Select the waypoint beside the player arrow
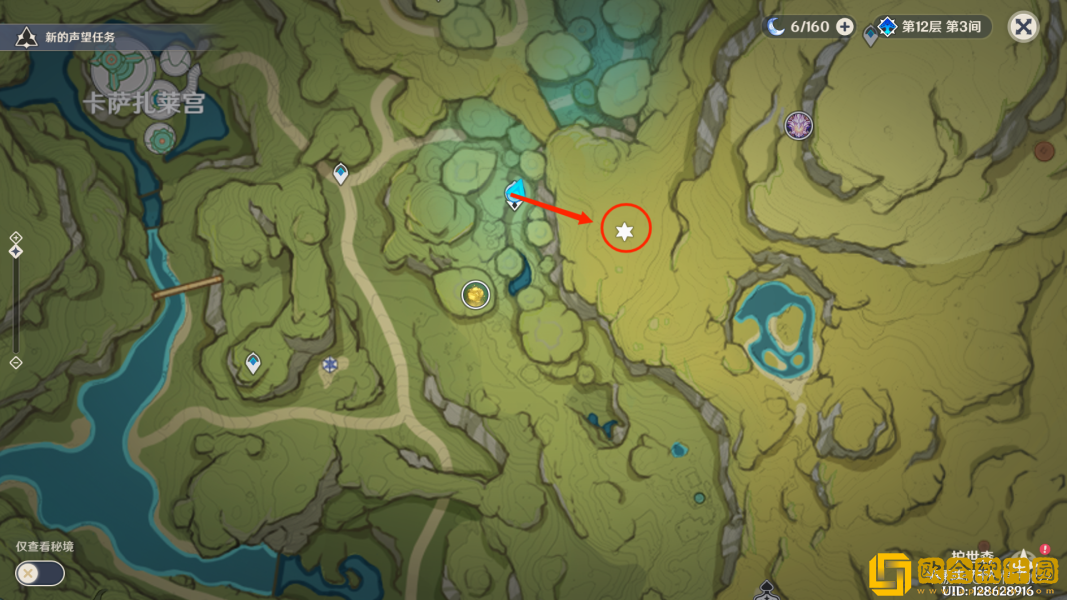The width and height of the screenshot is (1067, 600). coord(514,203)
